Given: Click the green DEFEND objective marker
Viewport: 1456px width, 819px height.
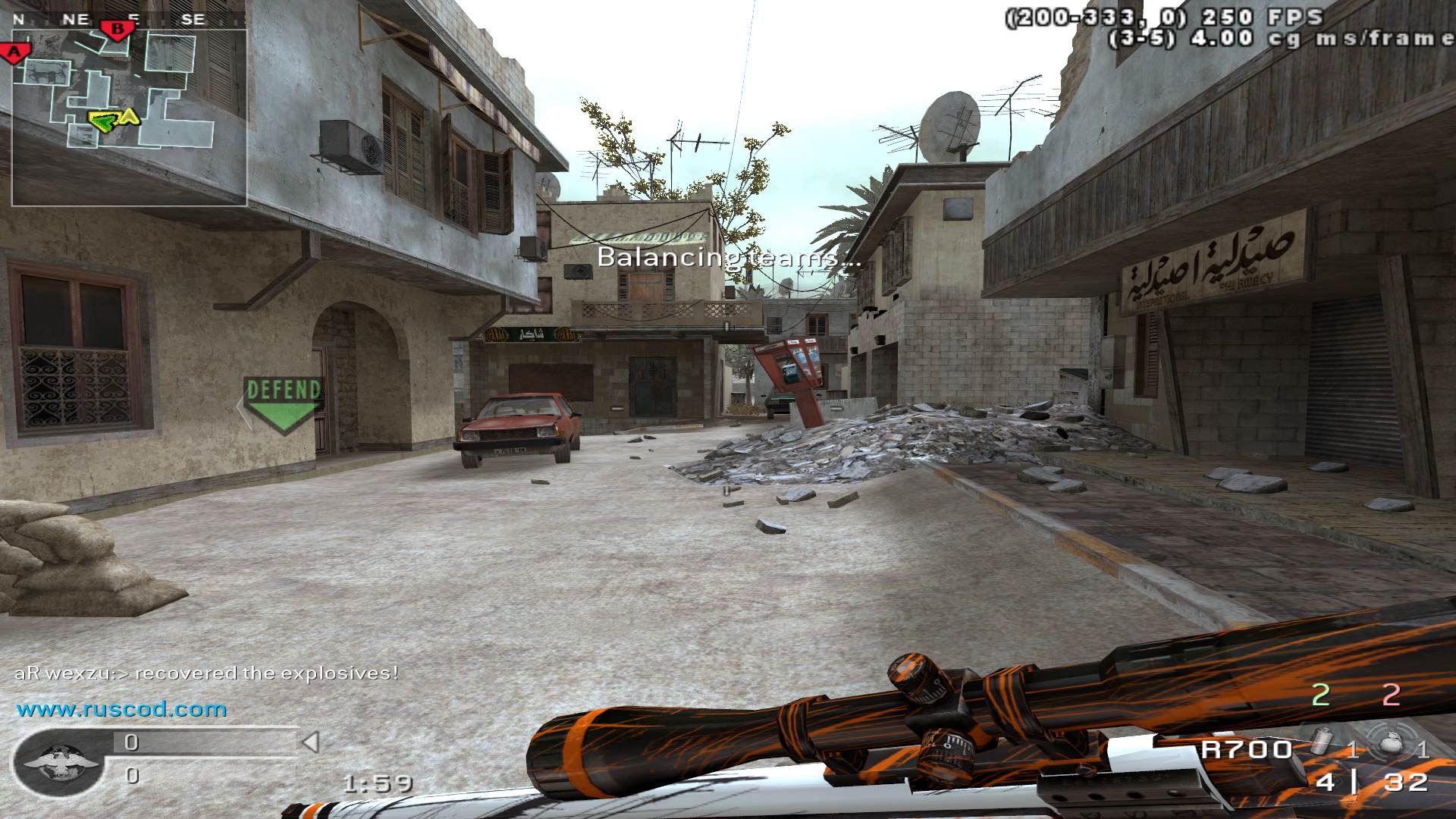Looking at the screenshot, I should (x=284, y=404).
